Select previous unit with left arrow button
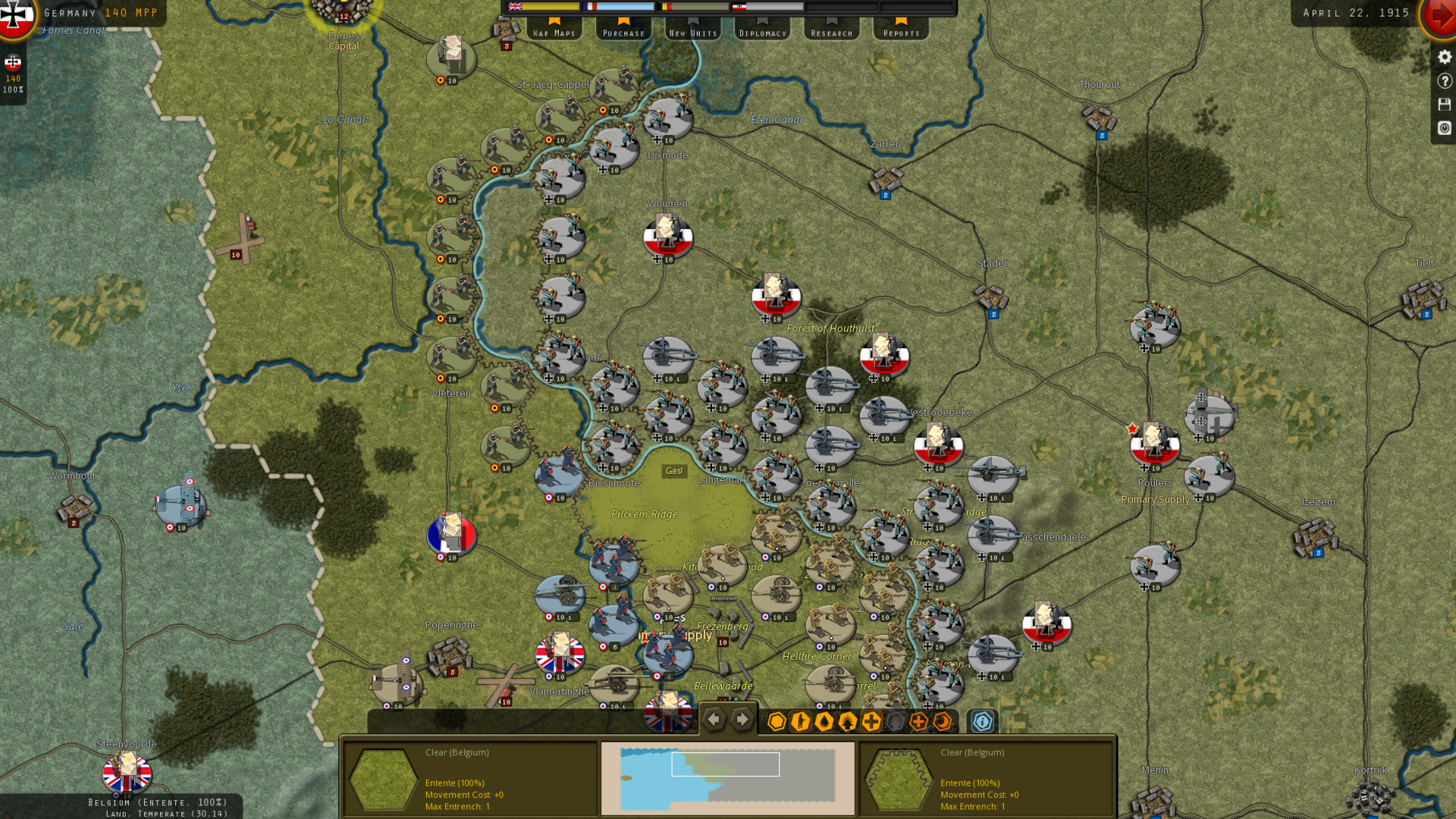This screenshot has height=819, width=1456. click(714, 720)
